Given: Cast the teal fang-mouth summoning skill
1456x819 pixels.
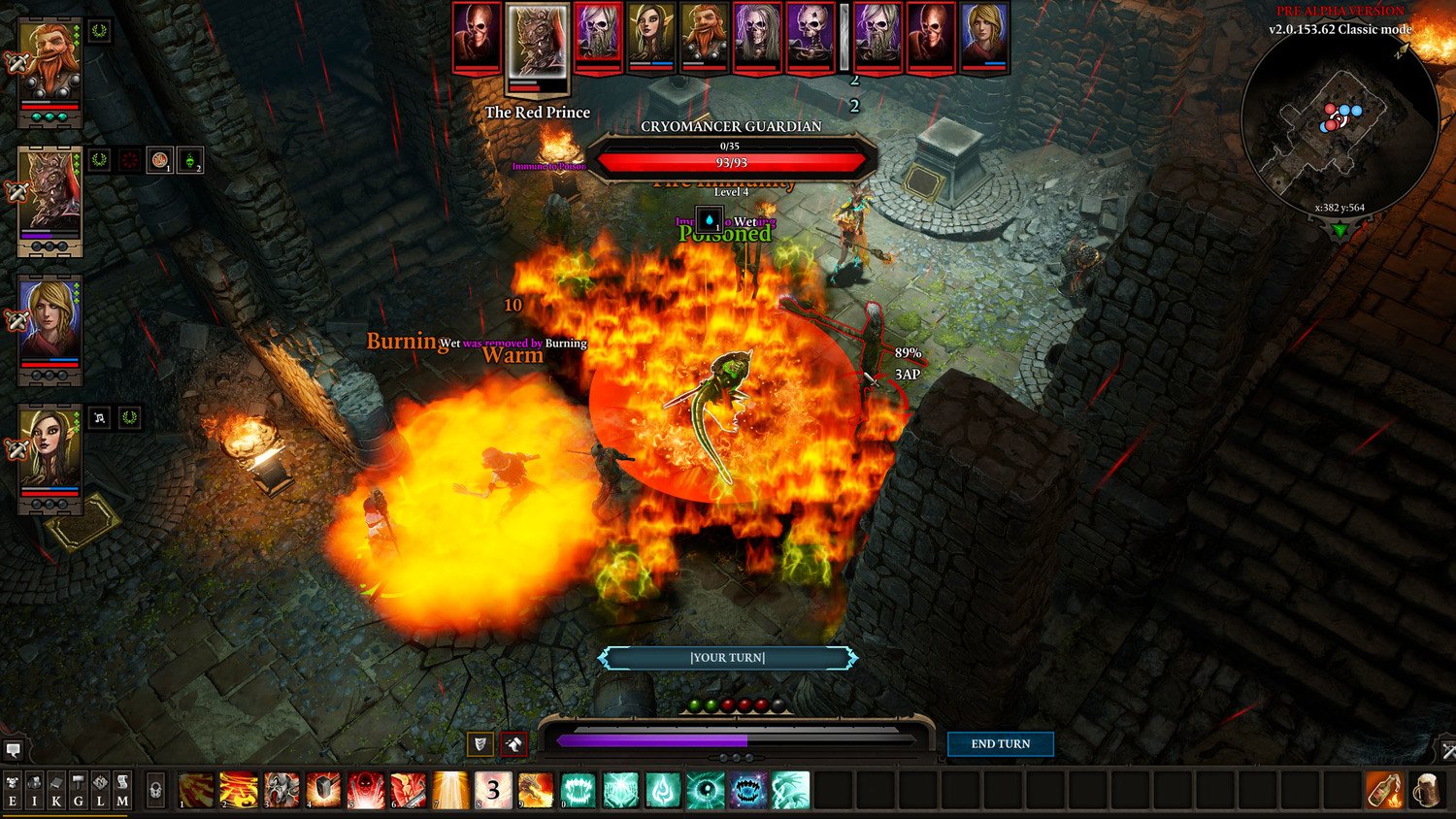Looking at the screenshot, I should coord(578,789).
